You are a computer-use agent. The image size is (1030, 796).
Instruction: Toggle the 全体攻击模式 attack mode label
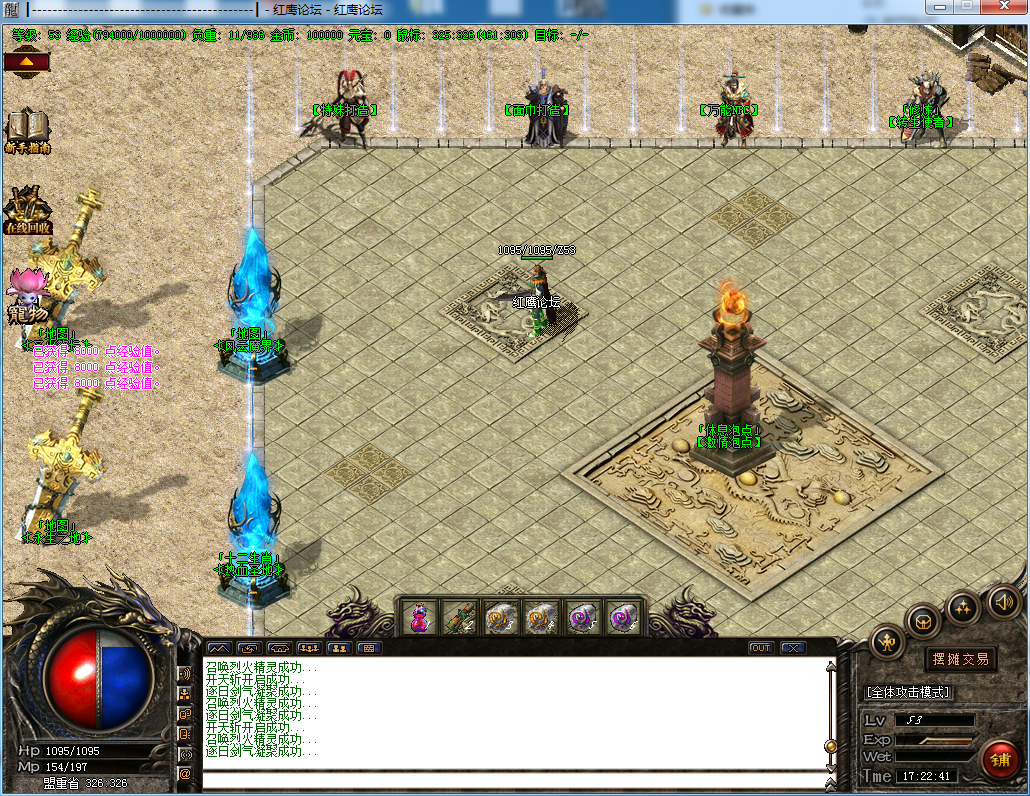click(908, 692)
